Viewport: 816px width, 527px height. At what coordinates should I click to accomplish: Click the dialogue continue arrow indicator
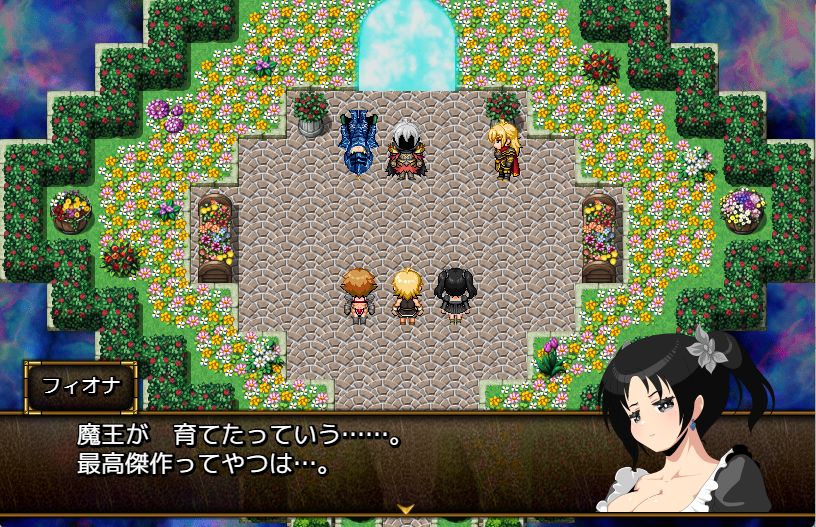coord(407,508)
